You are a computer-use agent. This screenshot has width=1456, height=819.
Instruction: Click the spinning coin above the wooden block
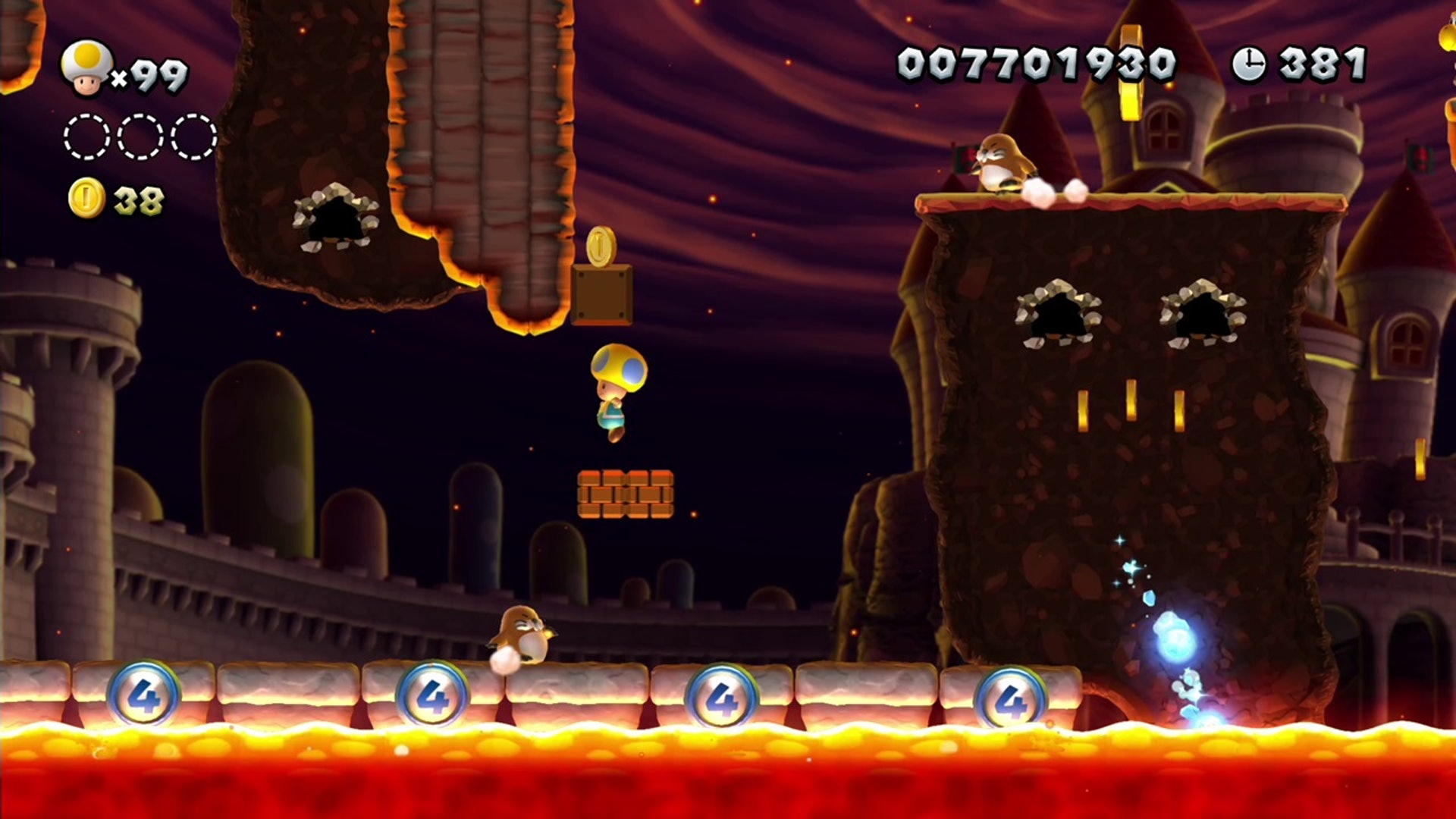601,247
